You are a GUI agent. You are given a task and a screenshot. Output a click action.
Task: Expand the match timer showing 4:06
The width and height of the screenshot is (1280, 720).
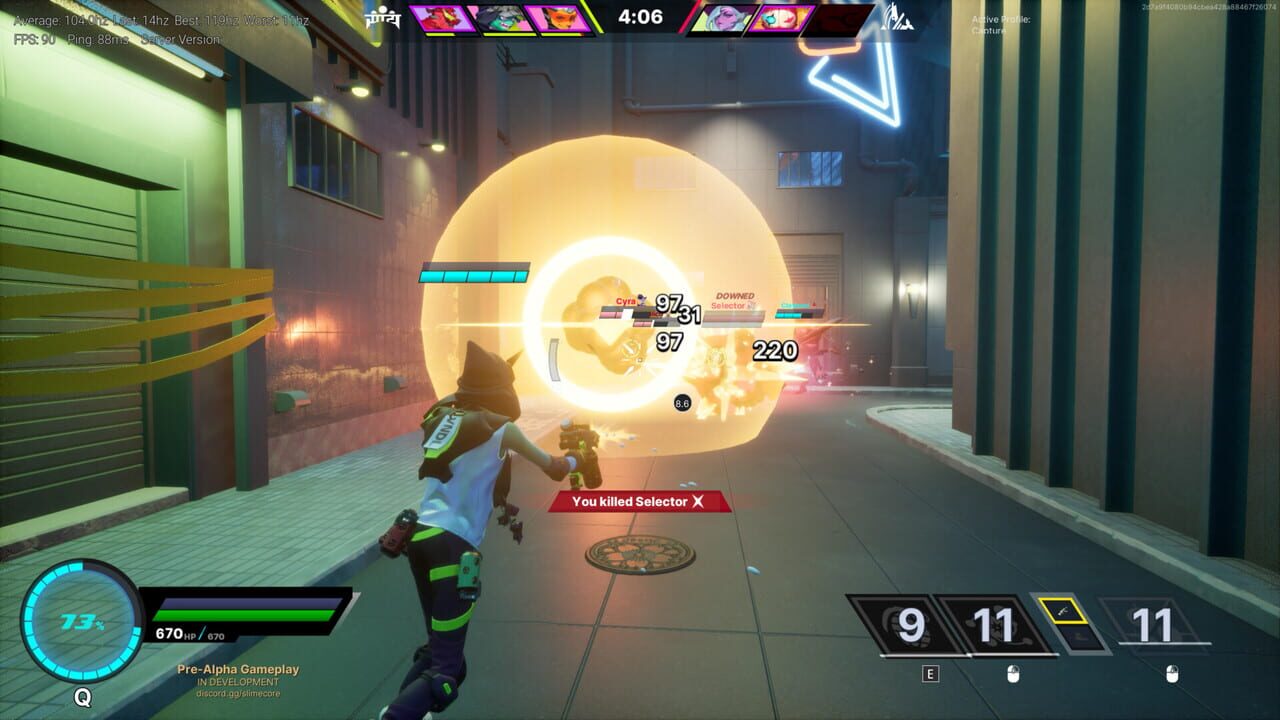coord(640,16)
